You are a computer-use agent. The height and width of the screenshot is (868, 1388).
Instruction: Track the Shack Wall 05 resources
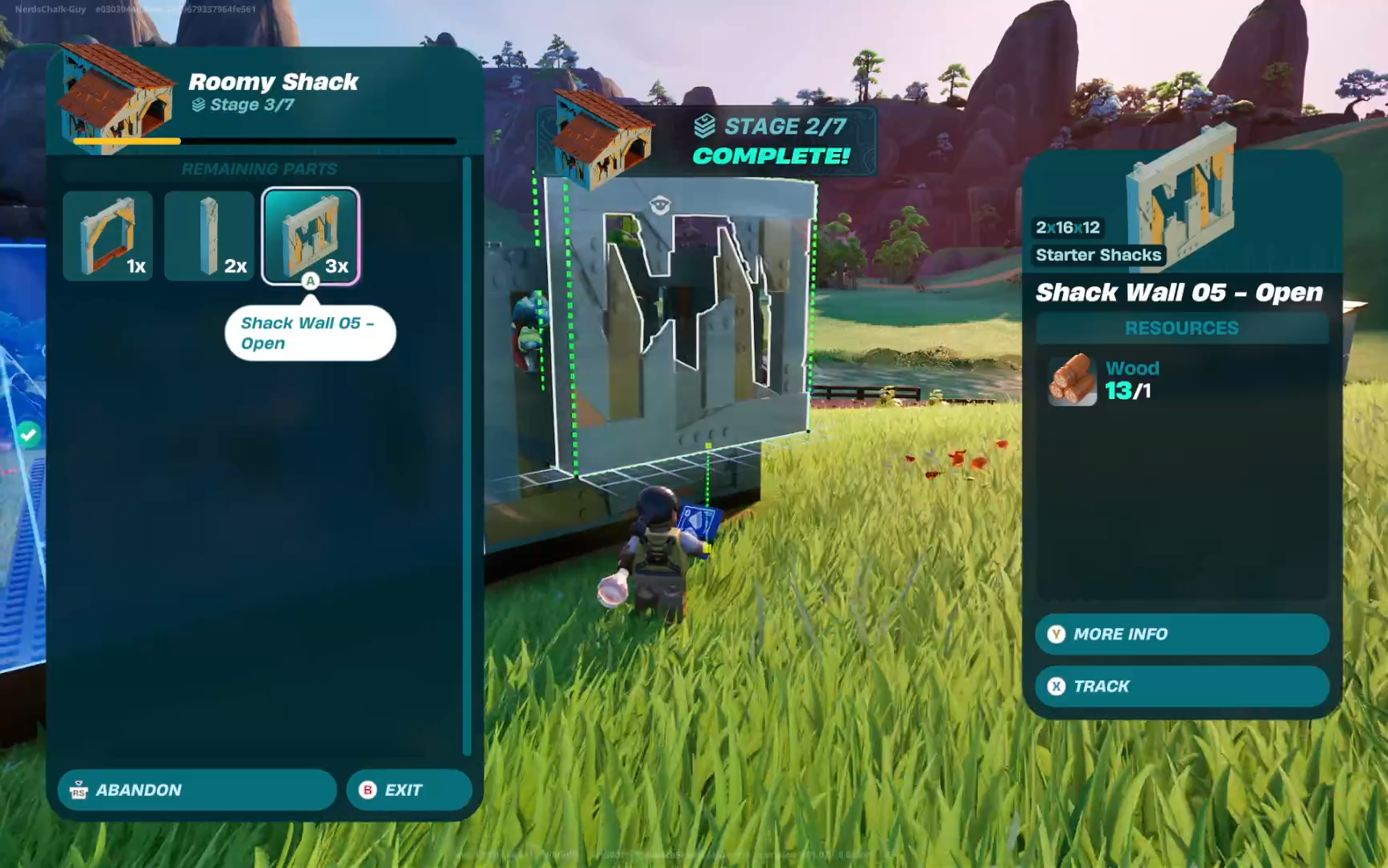(1181, 686)
